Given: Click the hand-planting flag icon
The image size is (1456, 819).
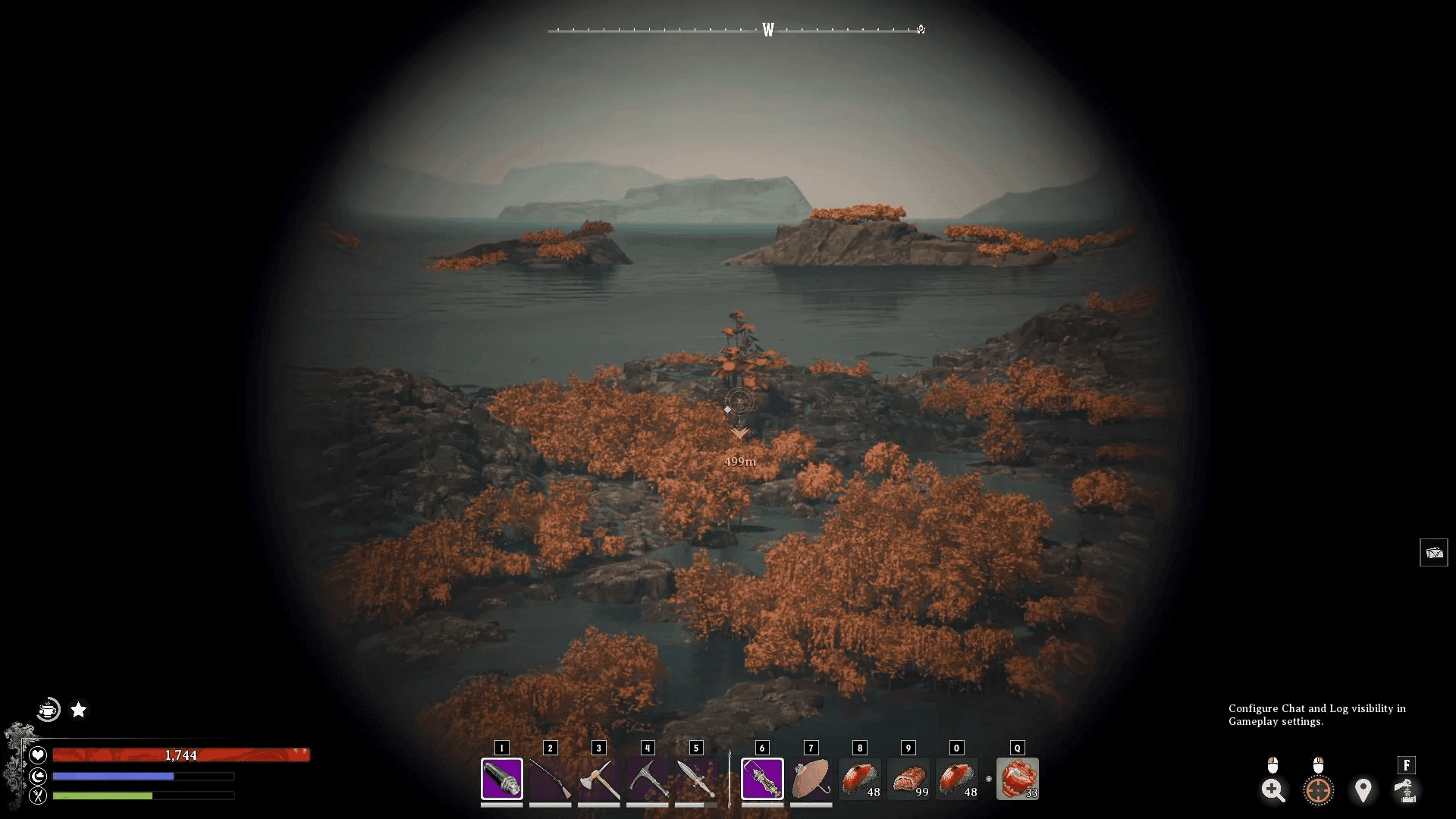Looking at the screenshot, I should click(x=1406, y=790).
